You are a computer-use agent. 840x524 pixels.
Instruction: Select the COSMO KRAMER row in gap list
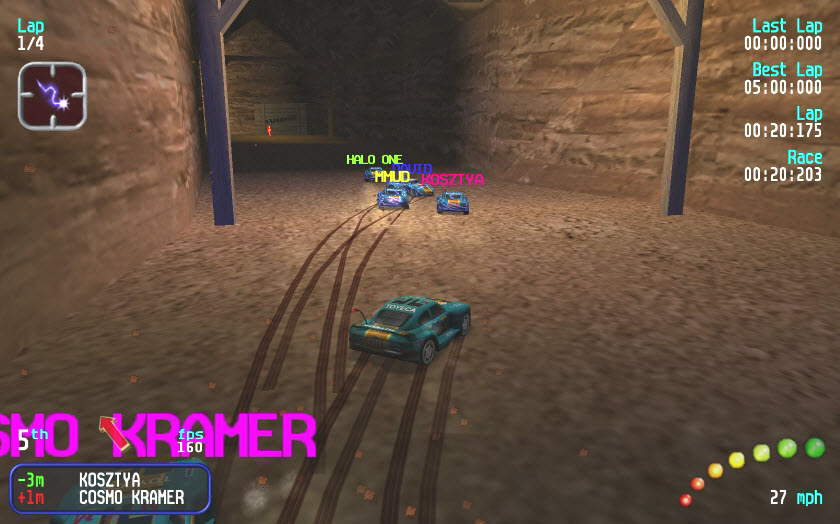point(110,497)
